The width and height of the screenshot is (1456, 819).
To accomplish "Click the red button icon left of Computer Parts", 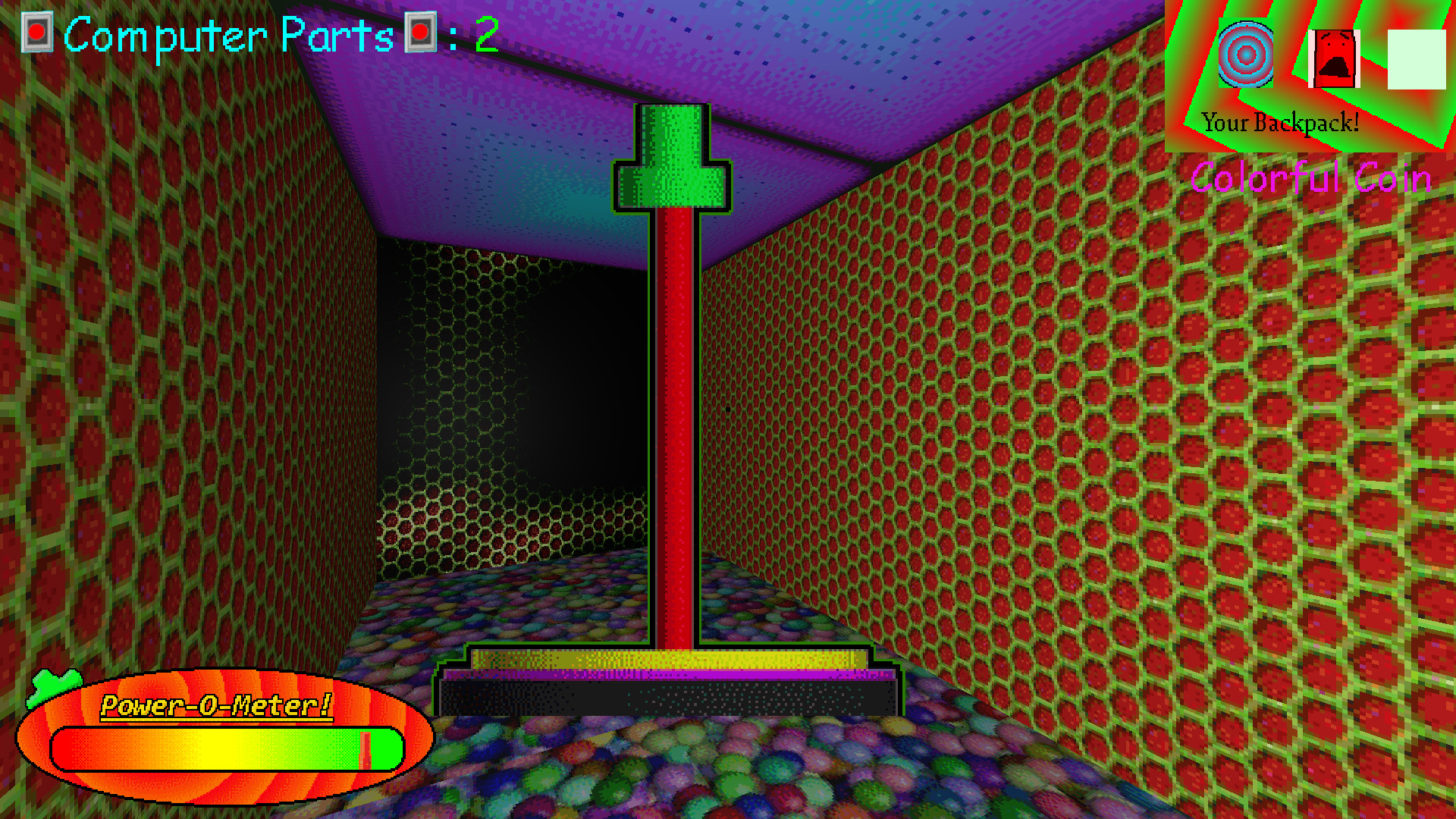I will (36, 32).
